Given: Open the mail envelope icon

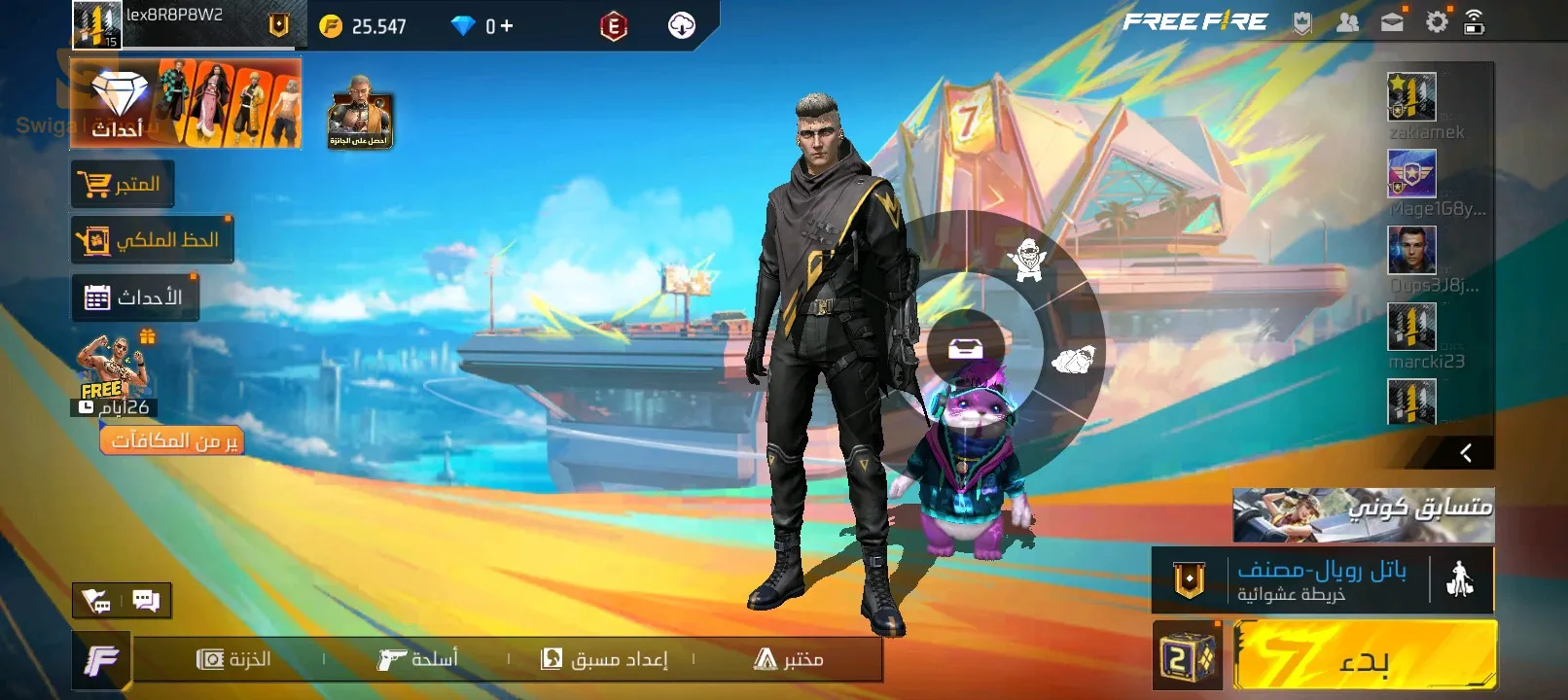Looking at the screenshot, I should coord(1392,21).
